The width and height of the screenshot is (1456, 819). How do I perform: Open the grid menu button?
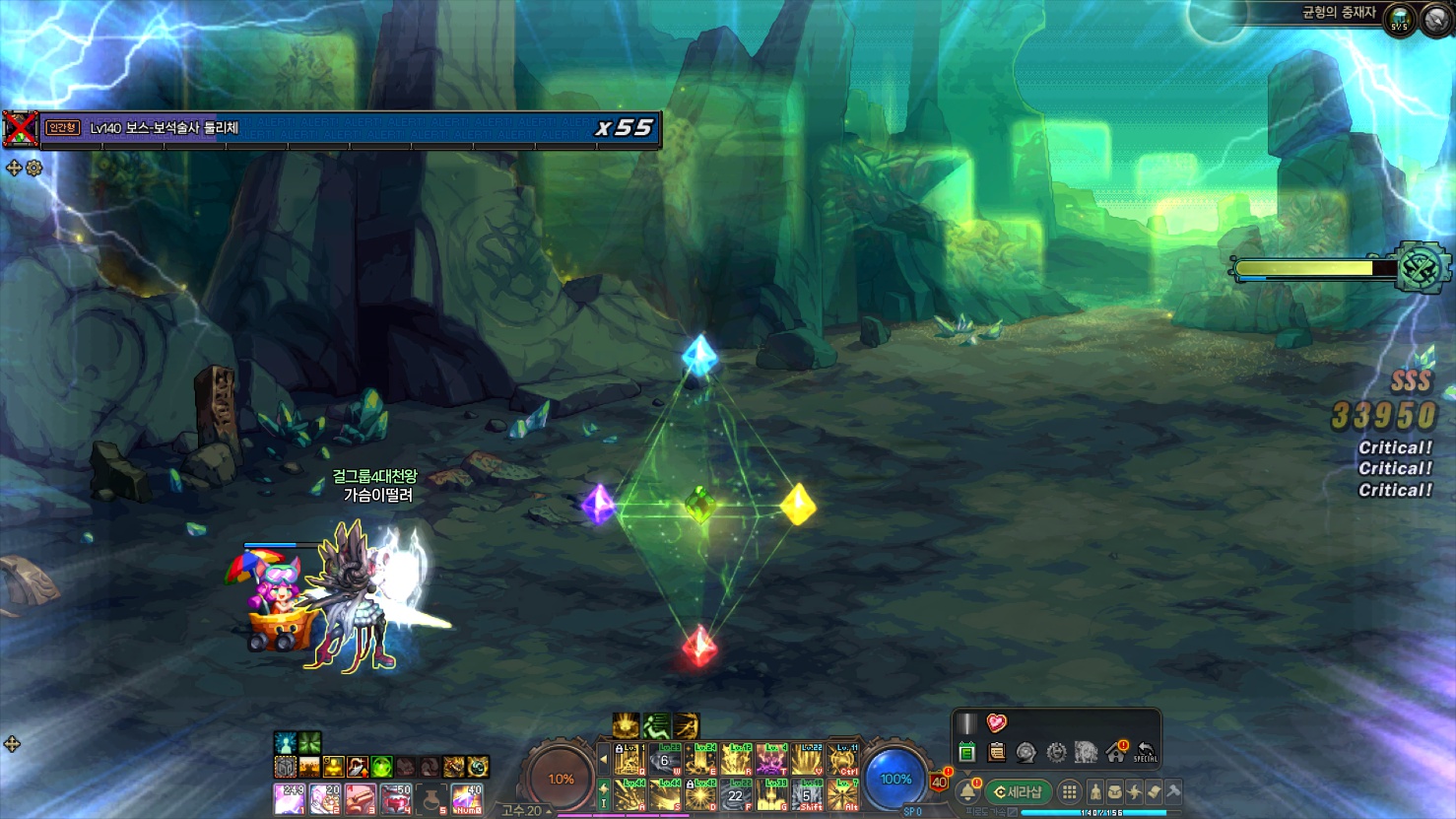tap(1069, 791)
